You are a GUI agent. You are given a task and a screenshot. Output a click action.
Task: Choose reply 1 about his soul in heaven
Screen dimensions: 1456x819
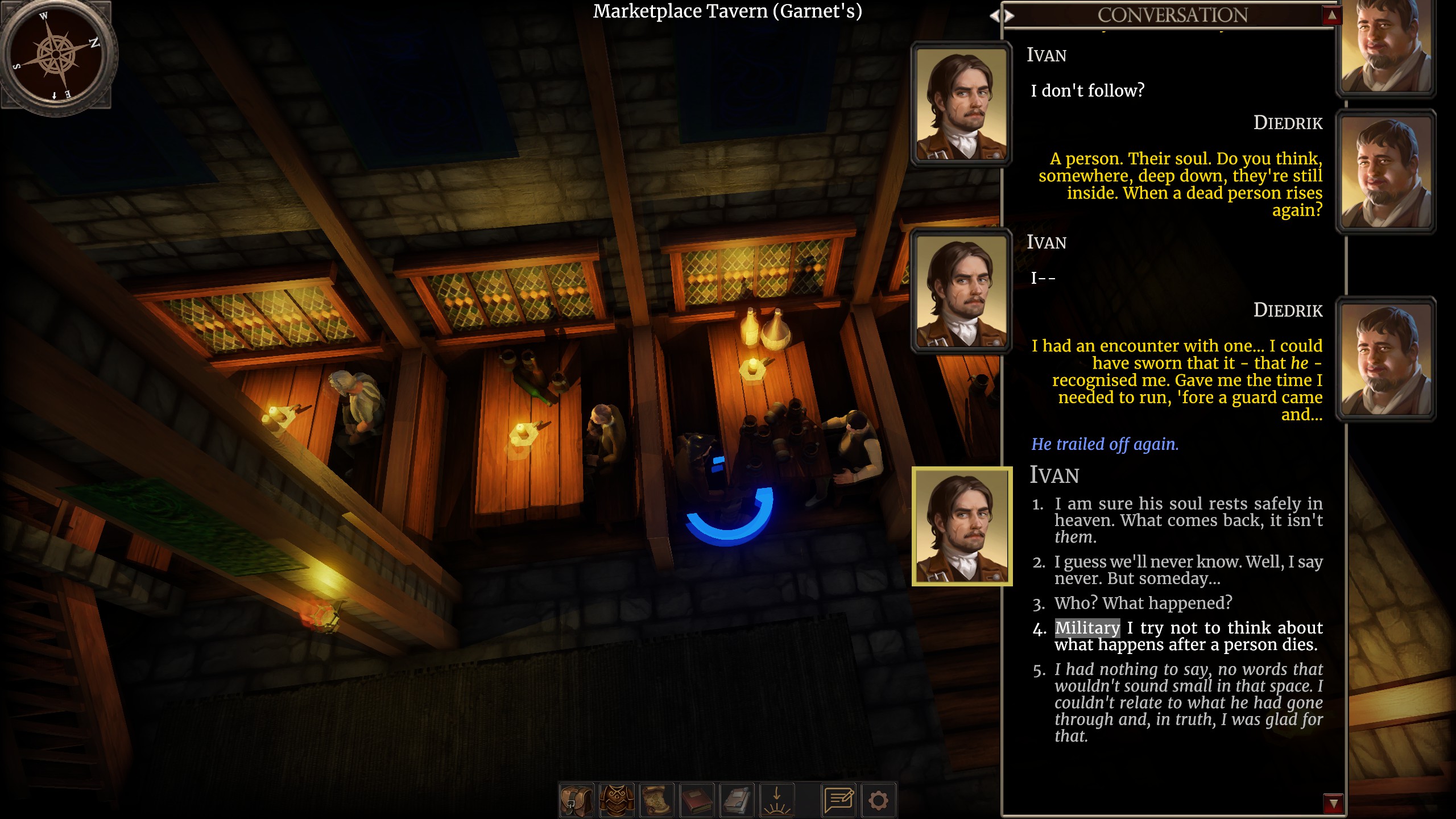(x=1188, y=520)
